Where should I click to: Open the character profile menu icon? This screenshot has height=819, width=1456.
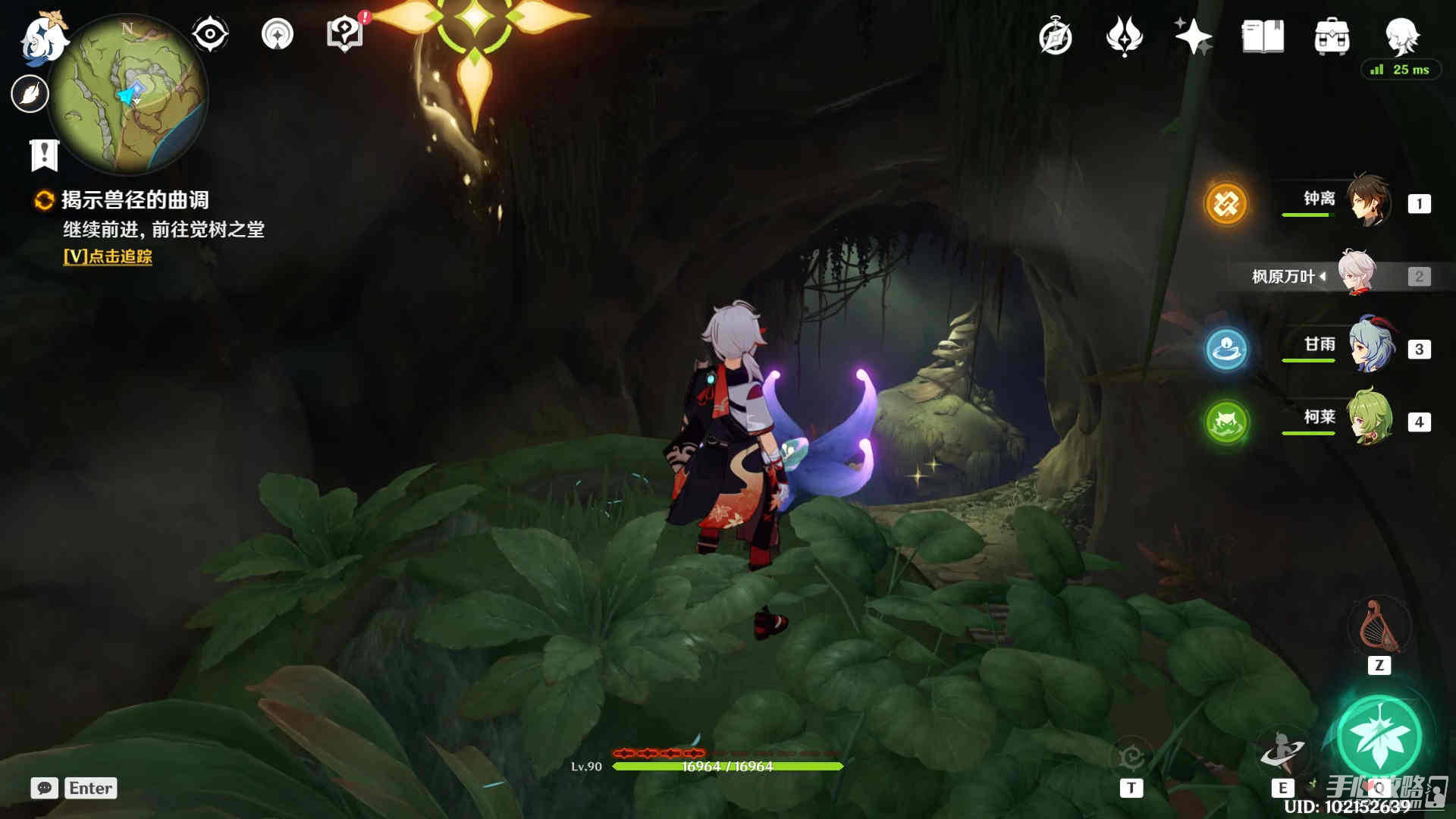(x=1401, y=36)
